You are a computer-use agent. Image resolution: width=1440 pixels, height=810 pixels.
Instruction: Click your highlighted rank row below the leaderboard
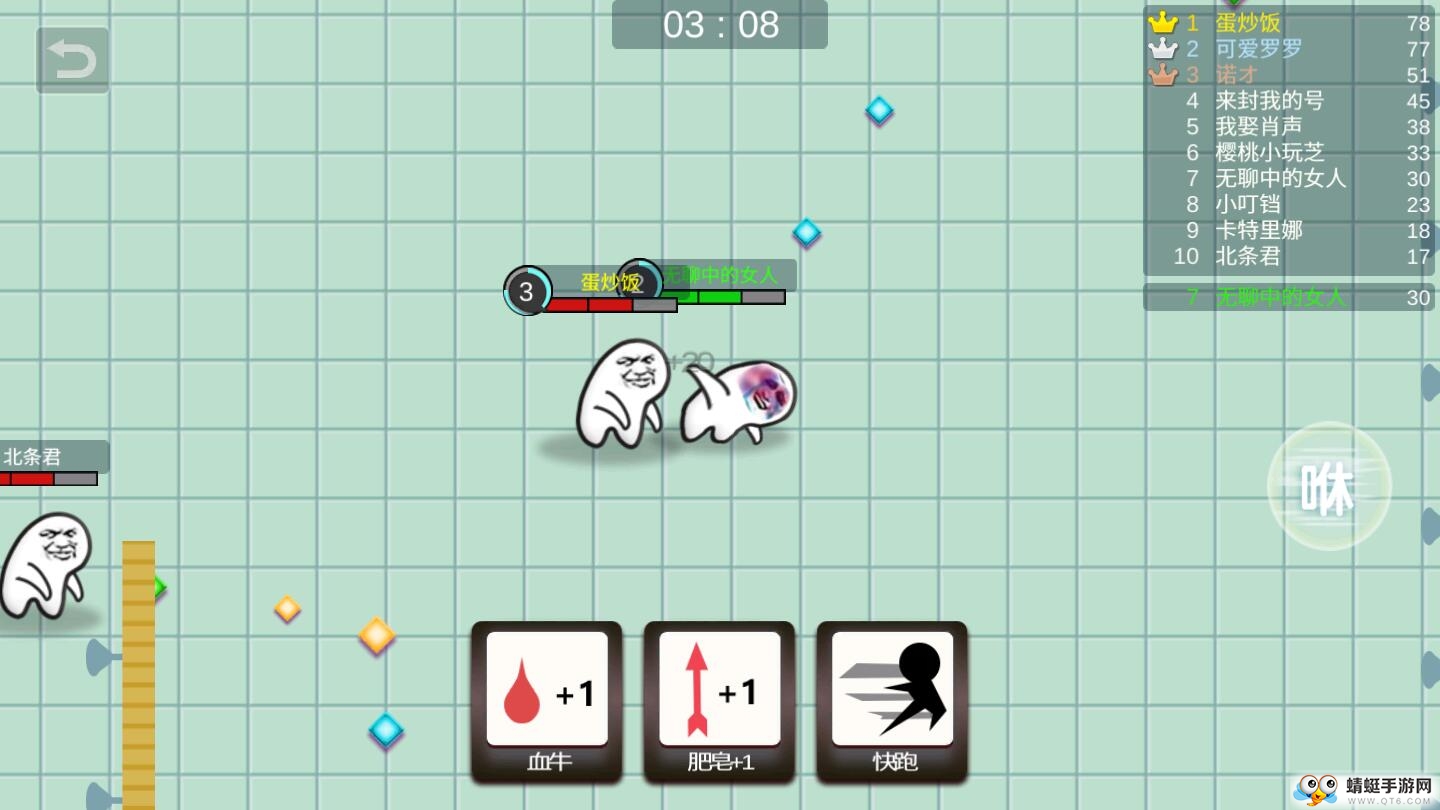point(1282,297)
